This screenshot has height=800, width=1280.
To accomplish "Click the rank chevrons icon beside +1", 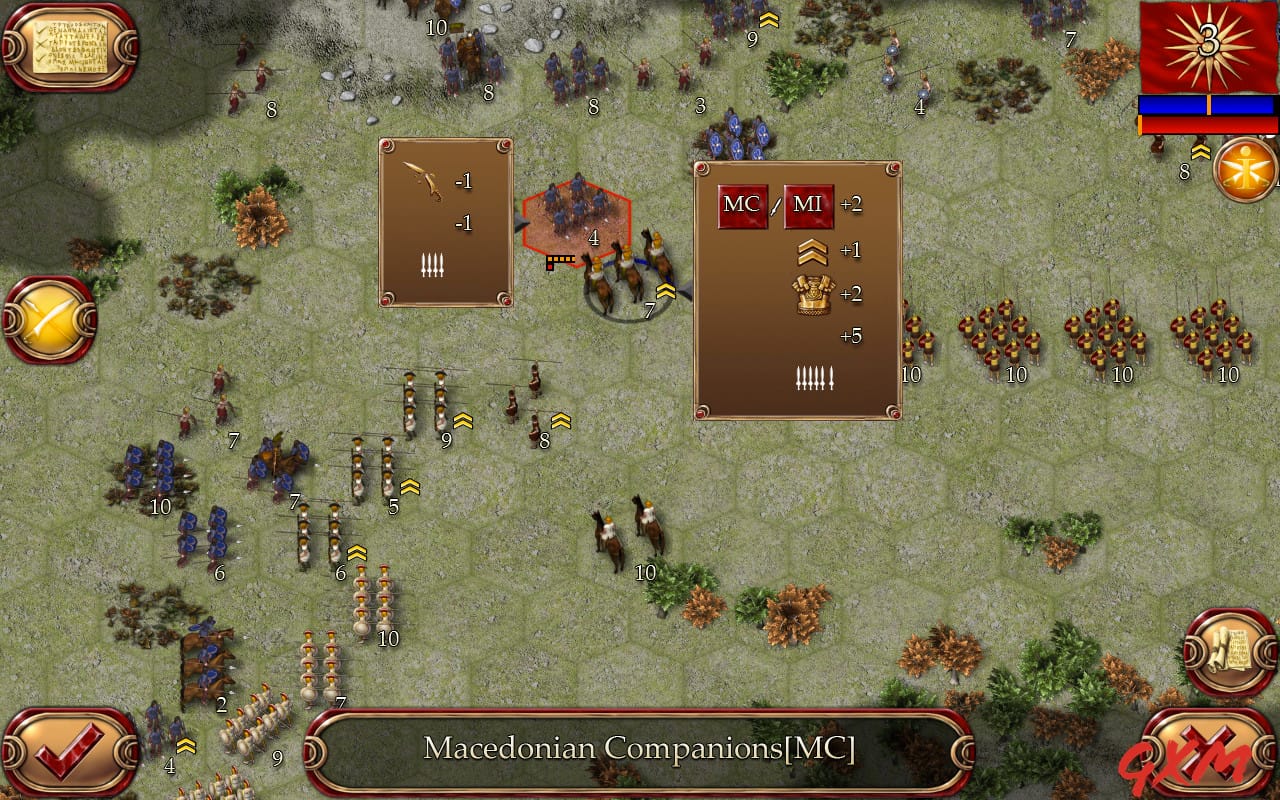I will tap(812, 251).
